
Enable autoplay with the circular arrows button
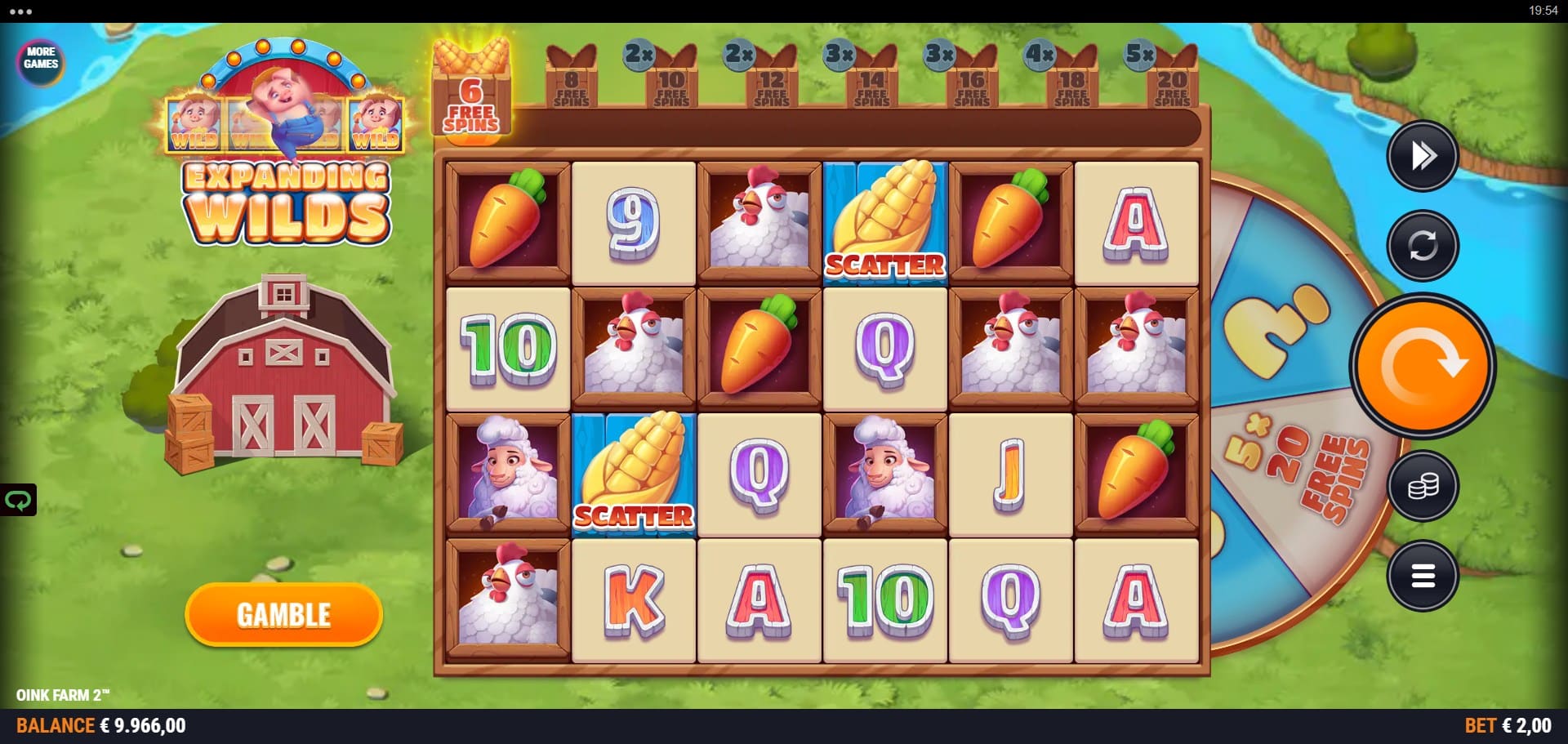pyautogui.click(x=1422, y=245)
